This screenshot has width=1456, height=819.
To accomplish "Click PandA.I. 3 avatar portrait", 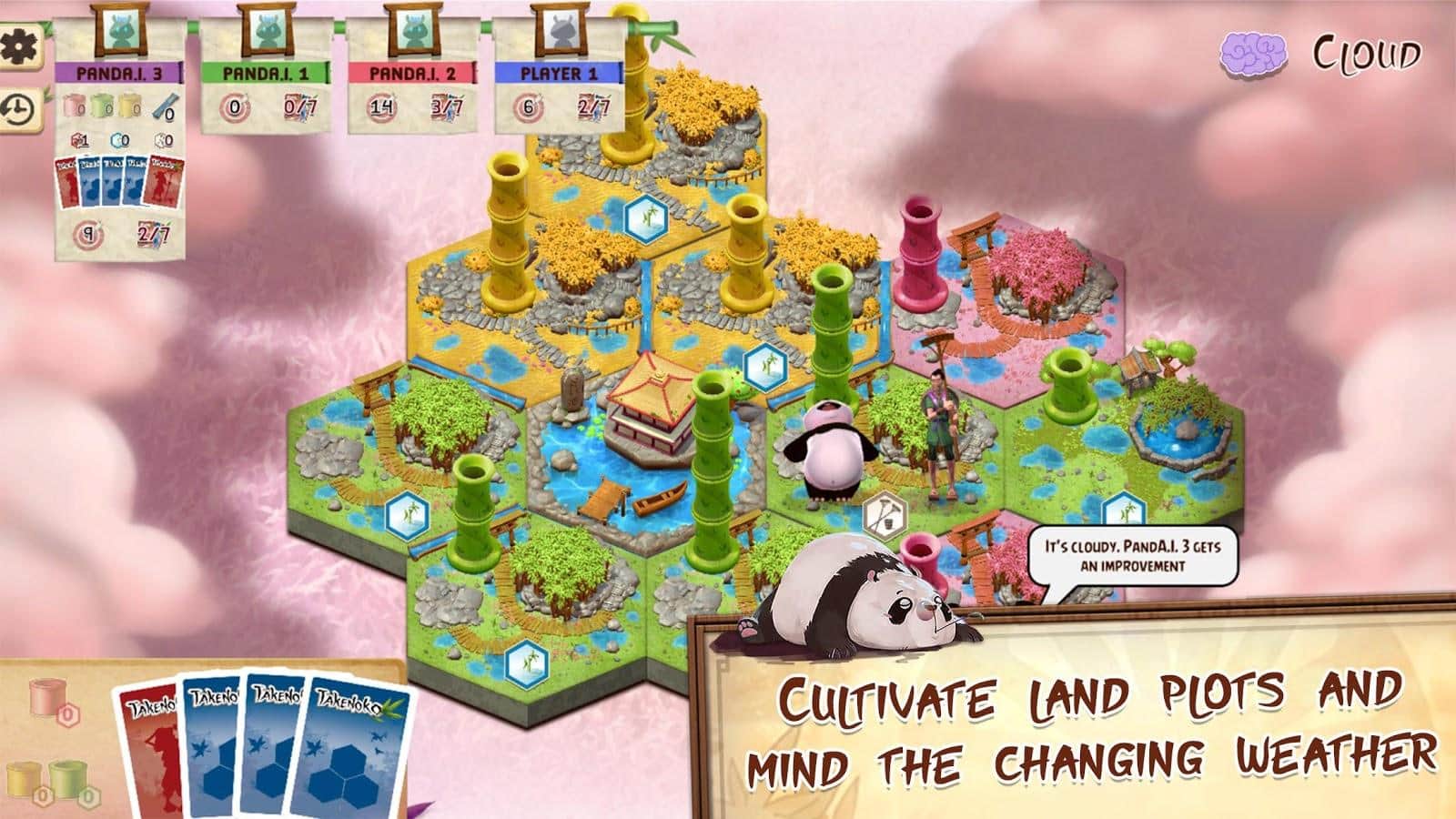I will 123,31.
